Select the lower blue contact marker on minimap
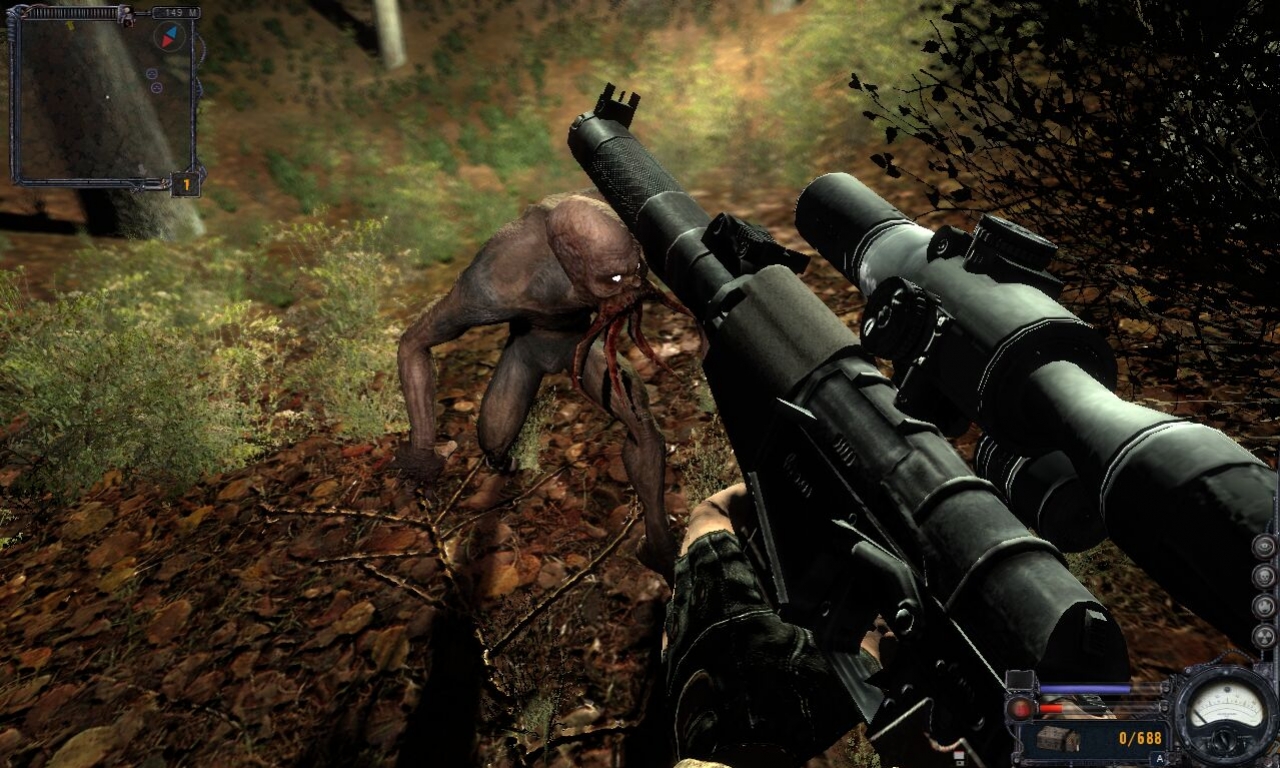Viewport: 1280px width, 768px height. click(x=156, y=87)
